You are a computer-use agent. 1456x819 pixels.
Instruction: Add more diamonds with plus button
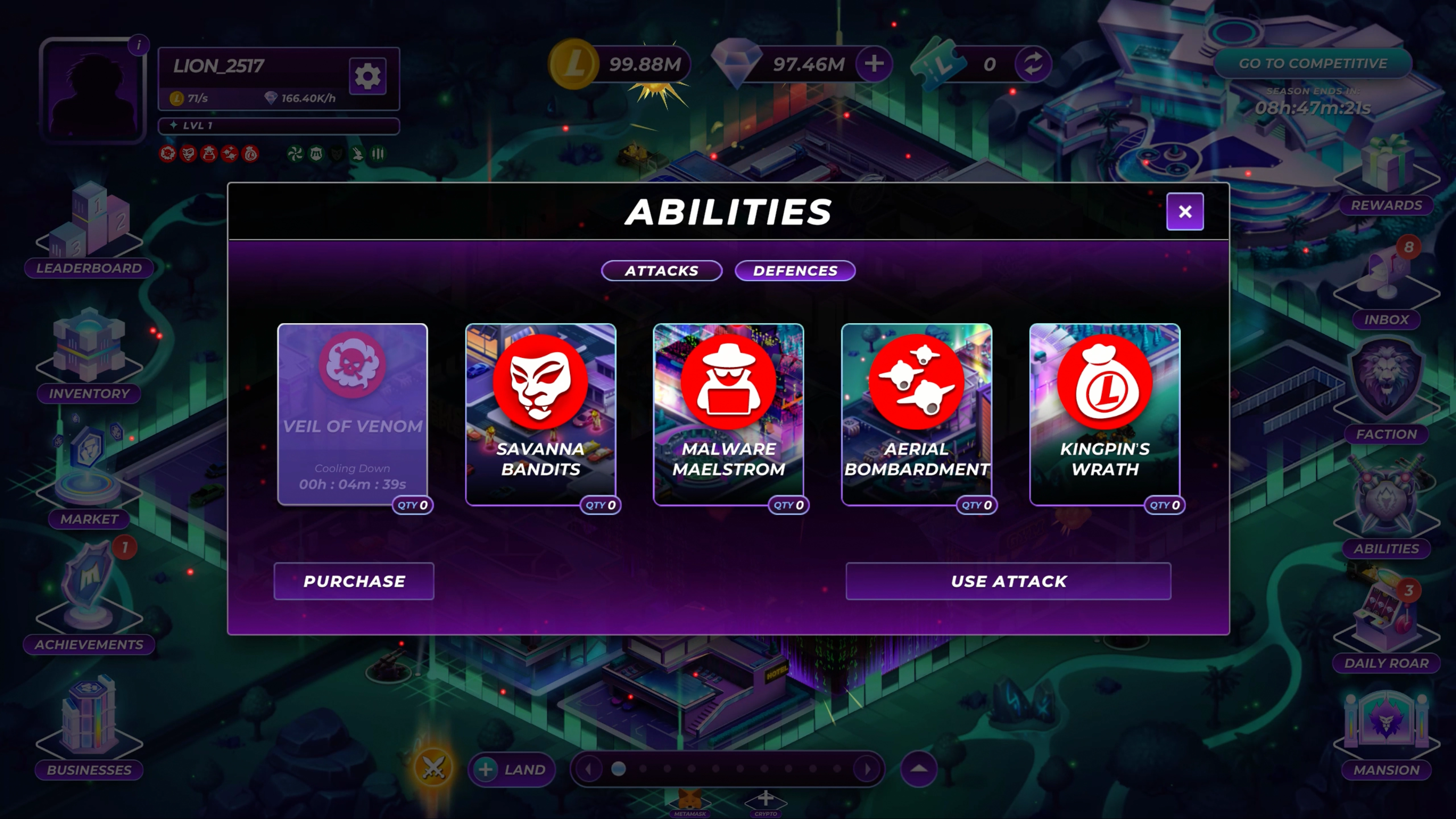874,63
